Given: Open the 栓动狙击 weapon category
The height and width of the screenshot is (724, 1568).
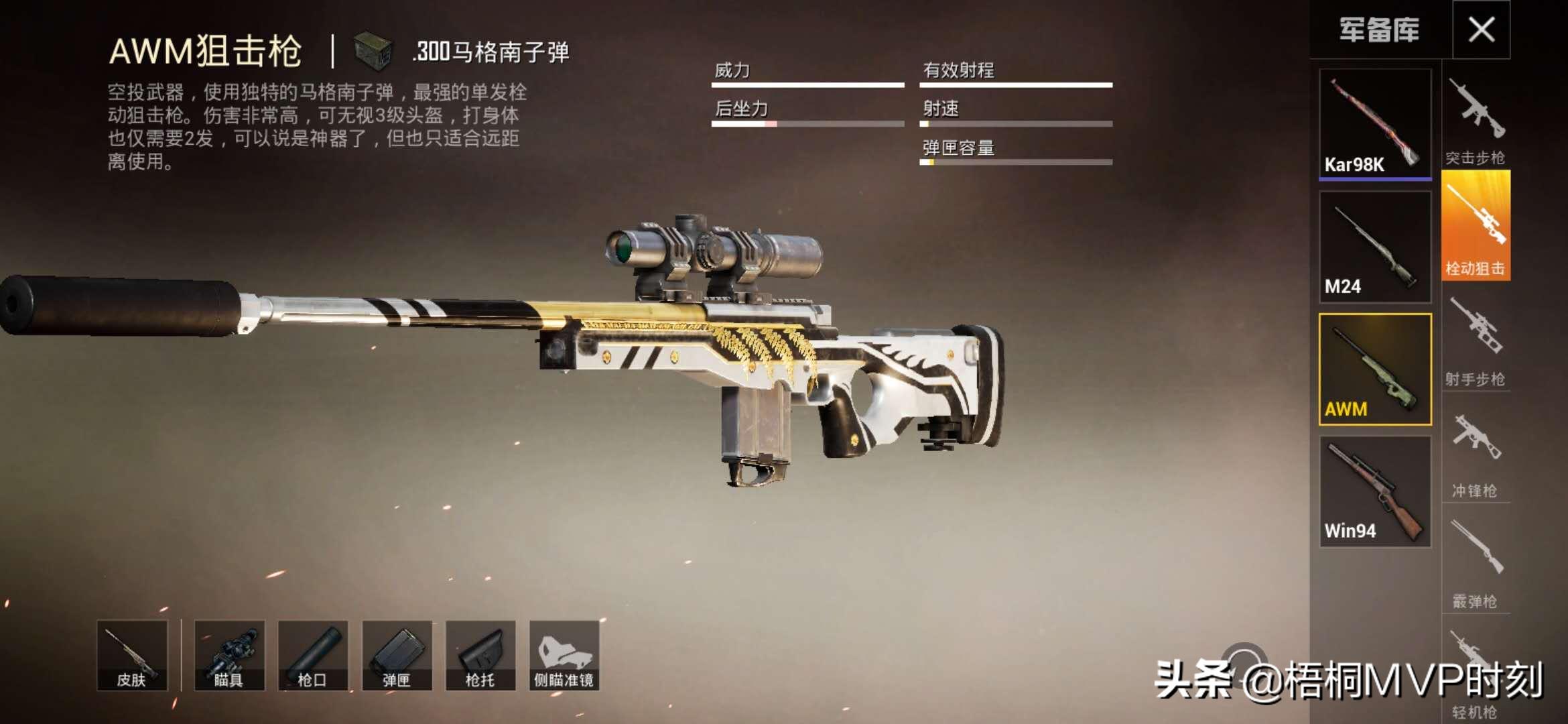Looking at the screenshot, I should point(1476,227).
